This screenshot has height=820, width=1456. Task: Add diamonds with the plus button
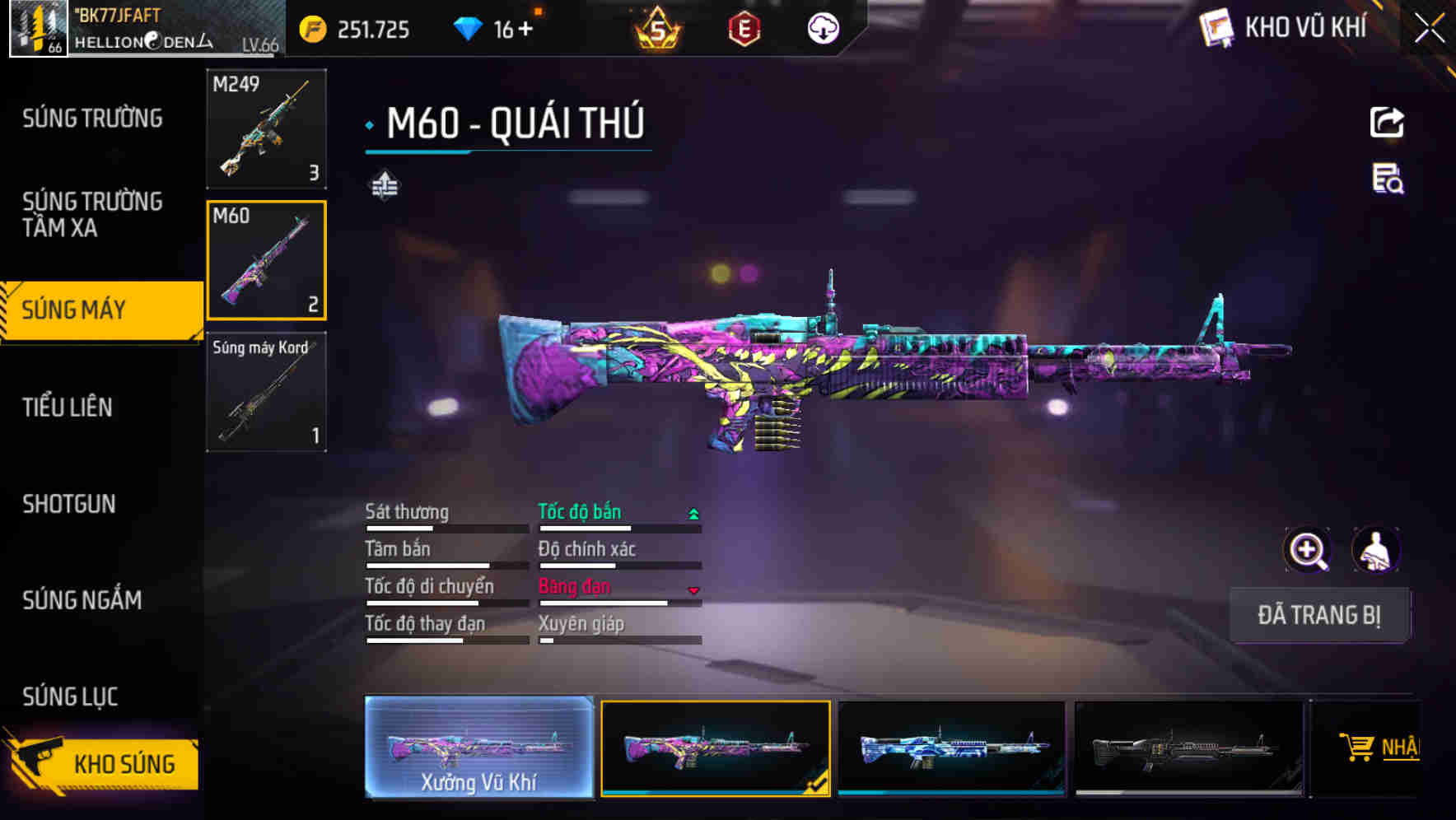click(525, 30)
